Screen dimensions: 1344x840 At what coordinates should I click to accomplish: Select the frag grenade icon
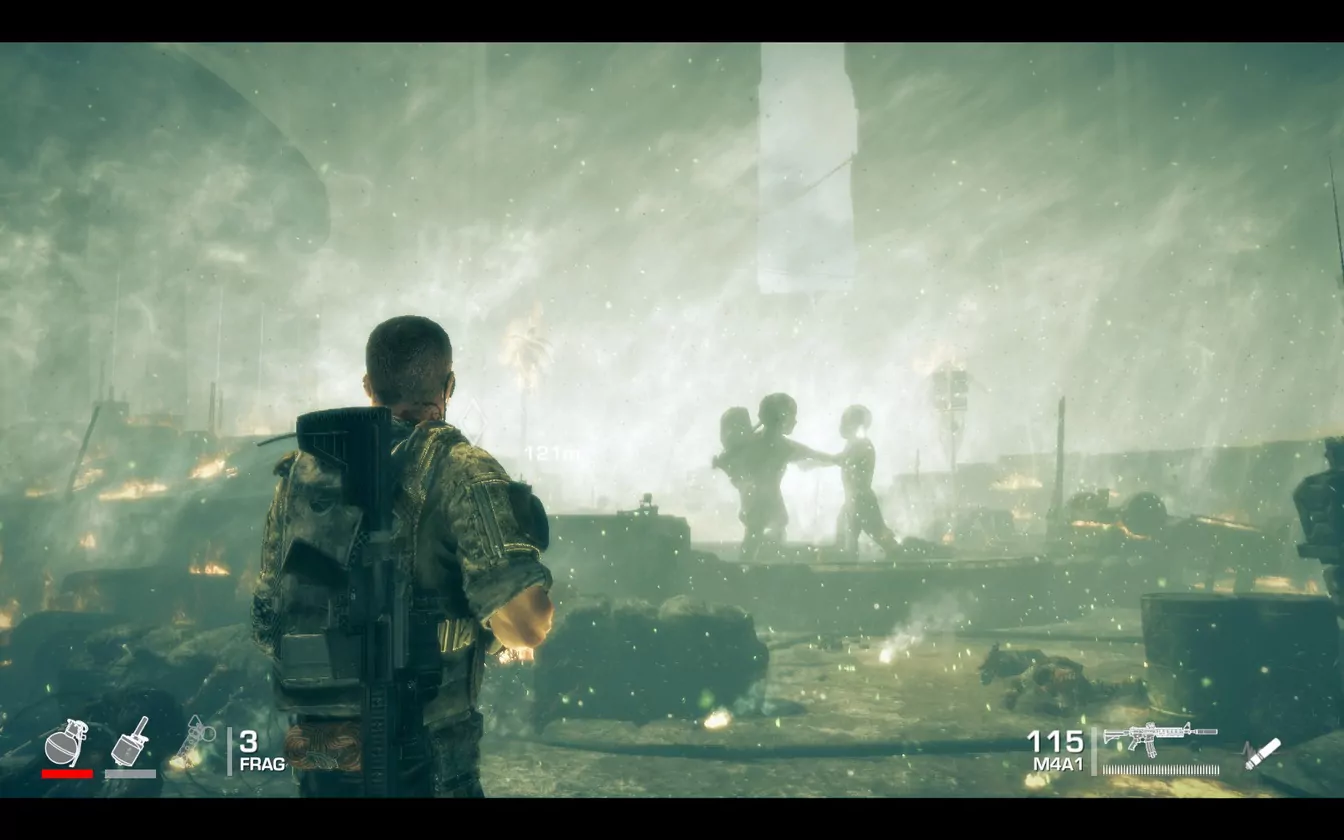66,743
